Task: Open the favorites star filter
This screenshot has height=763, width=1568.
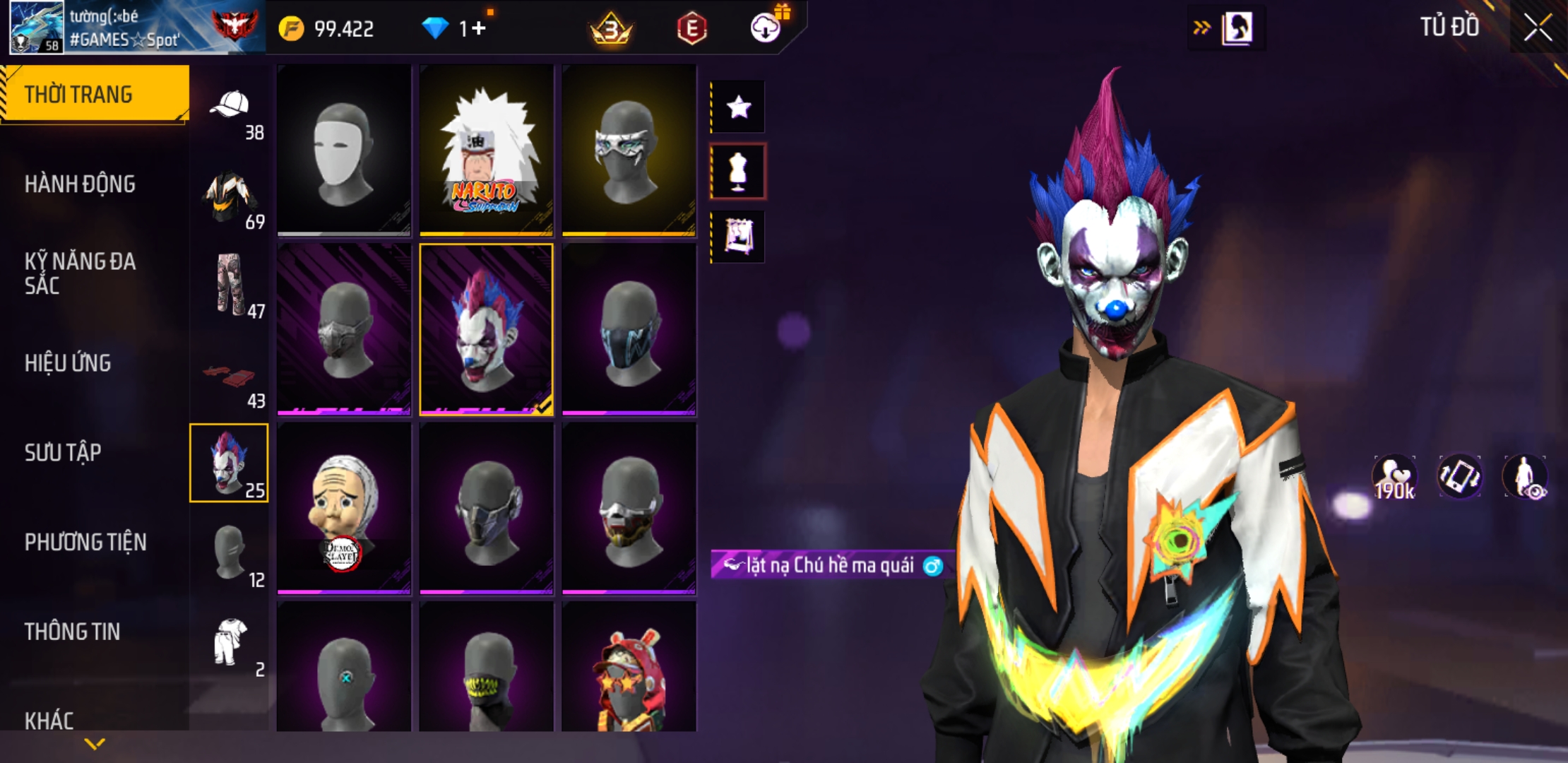Action: click(x=738, y=107)
